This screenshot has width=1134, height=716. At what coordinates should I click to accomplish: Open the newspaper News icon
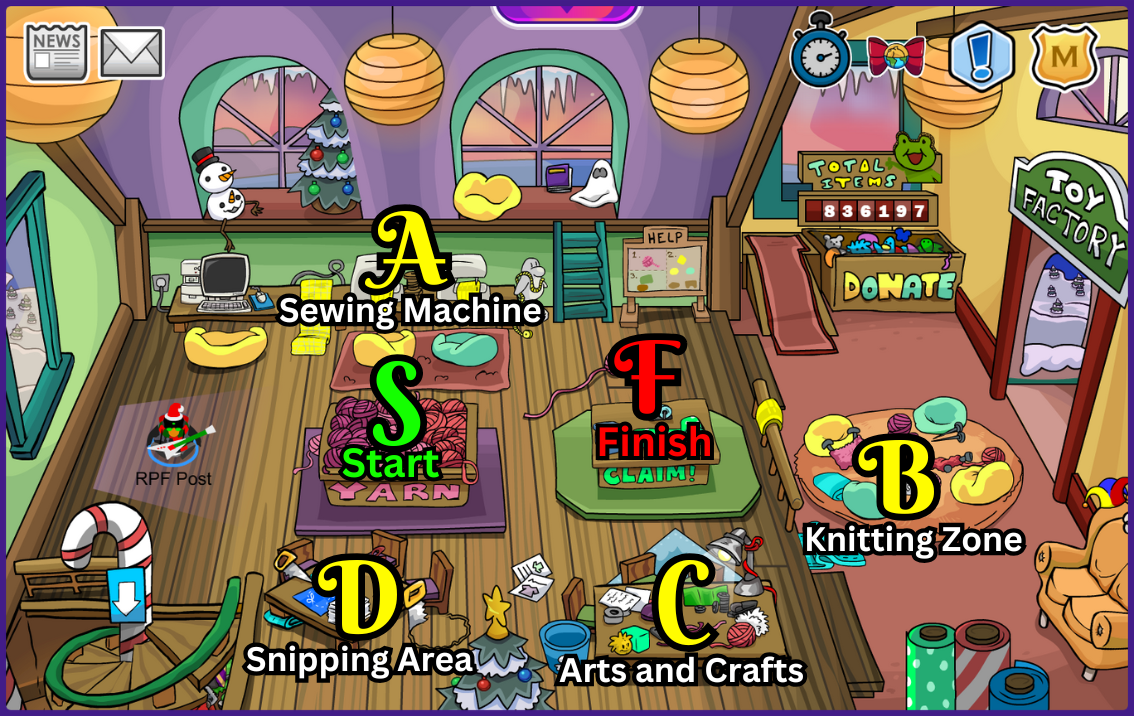point(56,52)
